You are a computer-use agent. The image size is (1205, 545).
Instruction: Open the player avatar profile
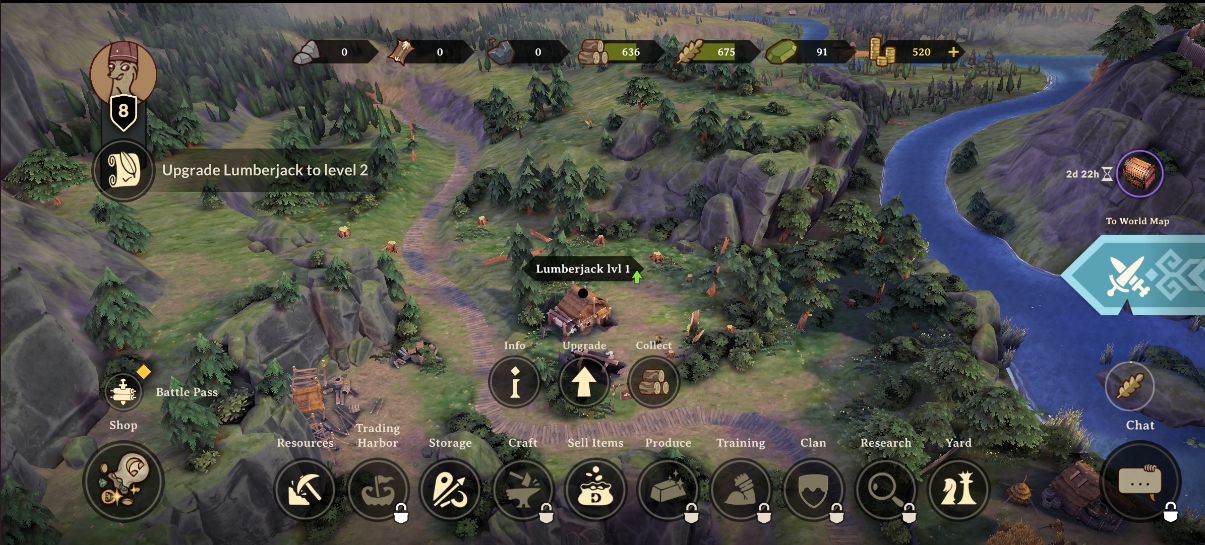123,72
